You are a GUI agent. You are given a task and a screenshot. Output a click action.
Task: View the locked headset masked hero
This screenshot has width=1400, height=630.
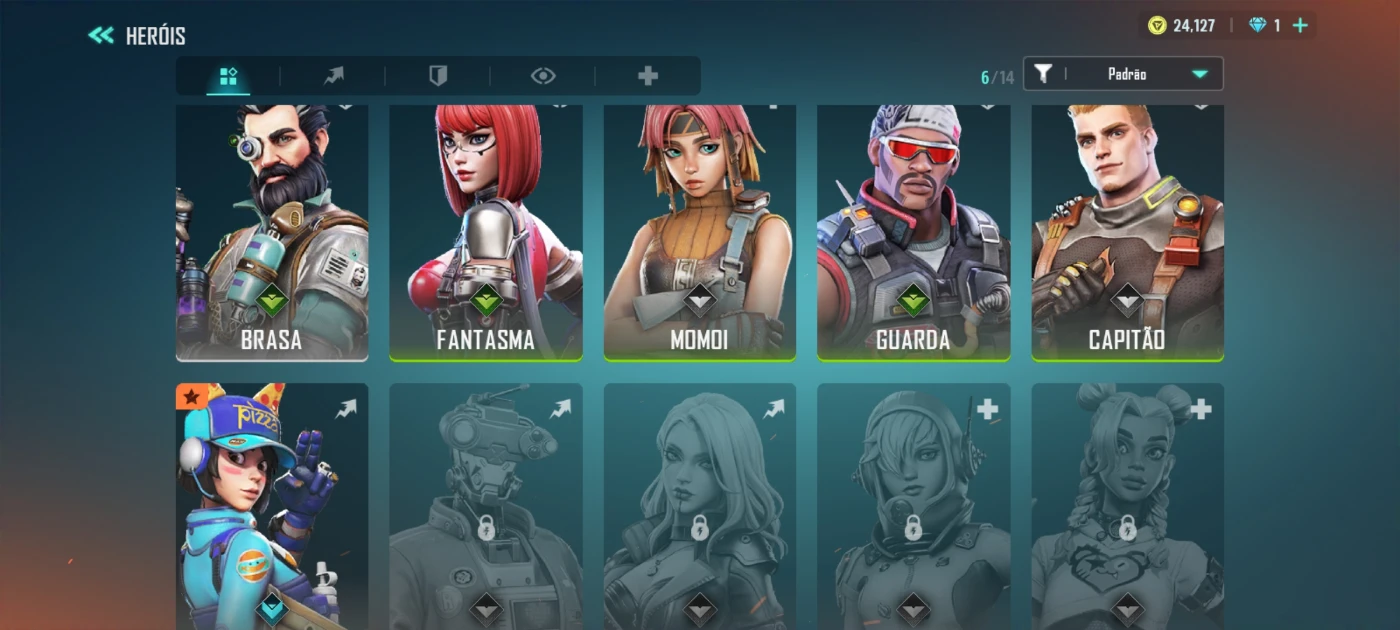(x=913, y=506)
